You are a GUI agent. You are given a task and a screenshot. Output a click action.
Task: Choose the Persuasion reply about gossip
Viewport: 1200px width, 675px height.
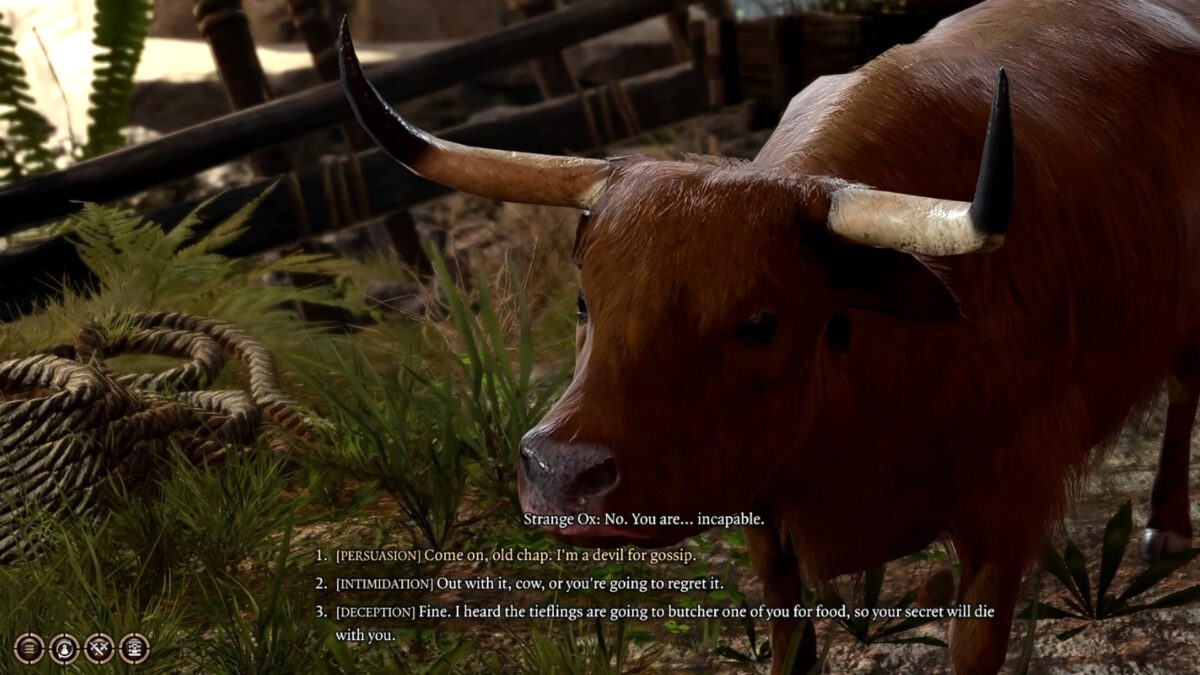[559, 555]
